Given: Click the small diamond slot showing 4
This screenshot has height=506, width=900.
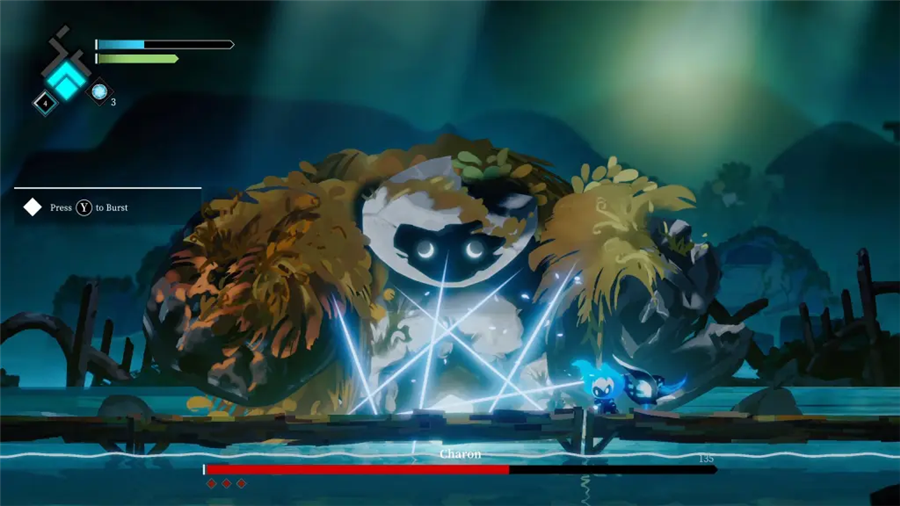Looking at the screenshot, I should tap(45, 102).
